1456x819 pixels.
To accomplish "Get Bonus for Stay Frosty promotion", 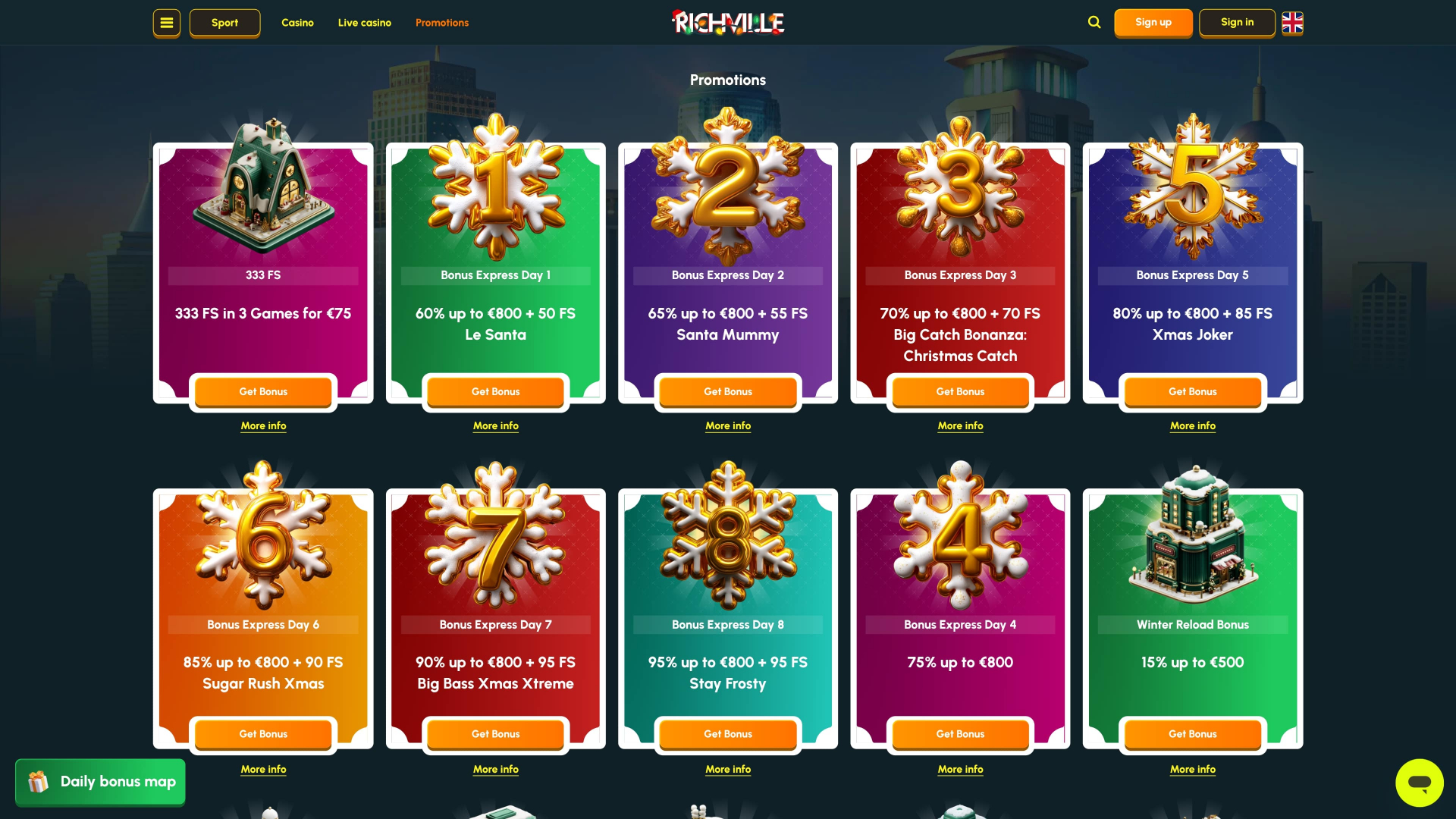I will click(x=727, y=734).
